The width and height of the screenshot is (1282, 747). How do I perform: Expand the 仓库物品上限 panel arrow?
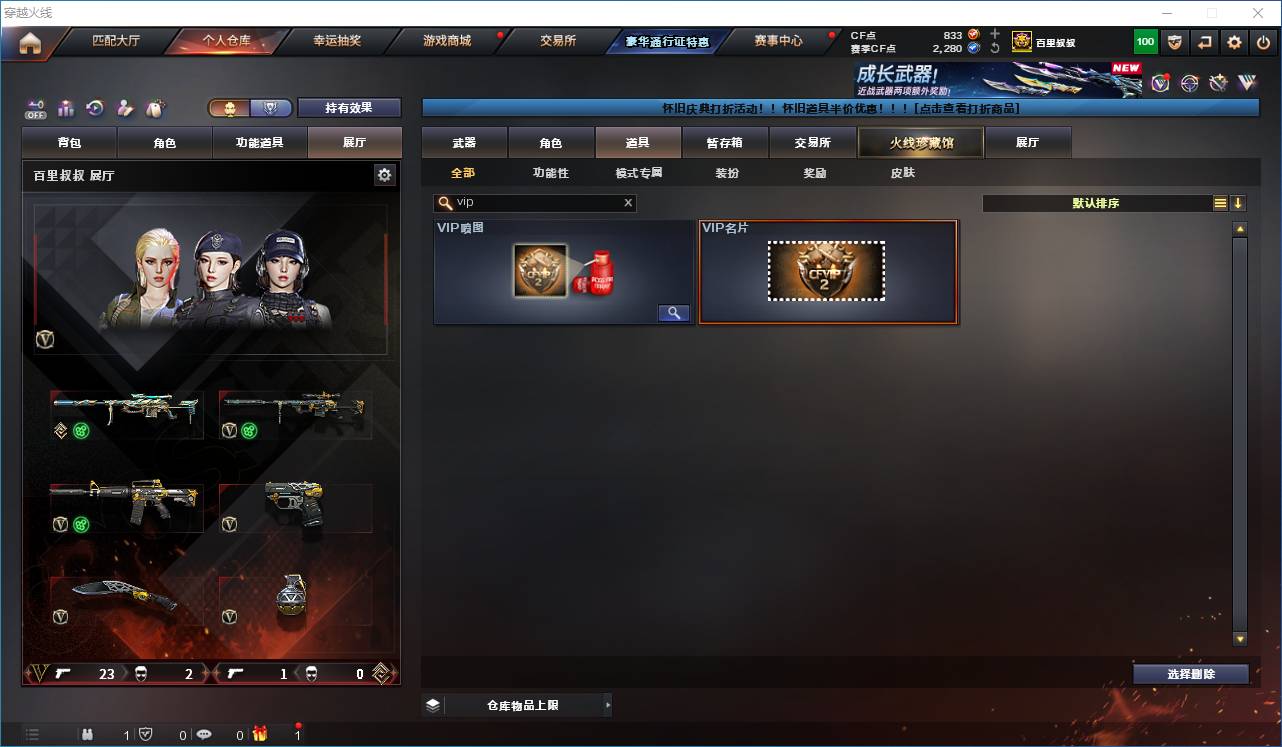[x=607, y=704]
